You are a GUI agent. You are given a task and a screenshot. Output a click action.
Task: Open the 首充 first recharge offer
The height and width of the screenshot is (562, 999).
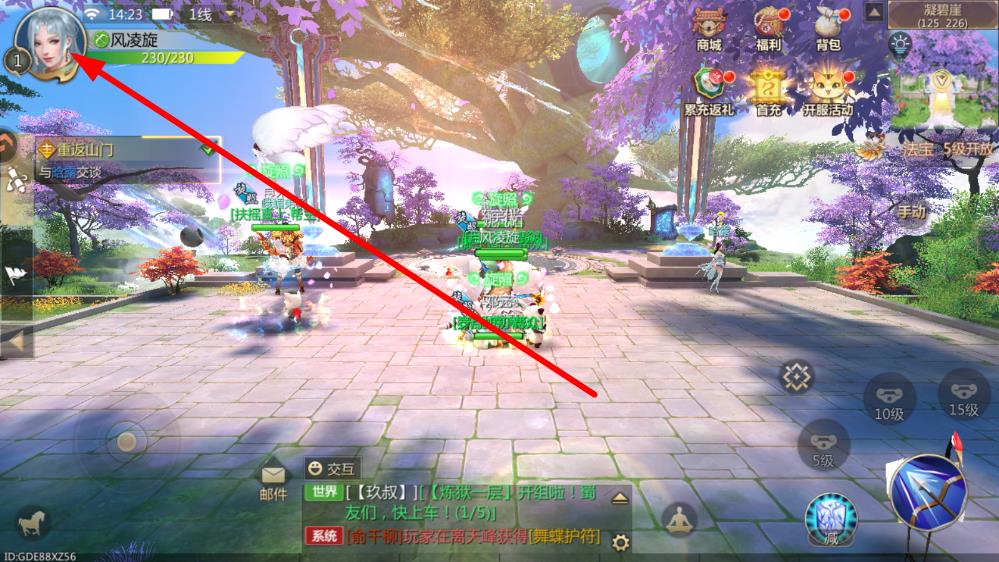(x=768, y=92)
